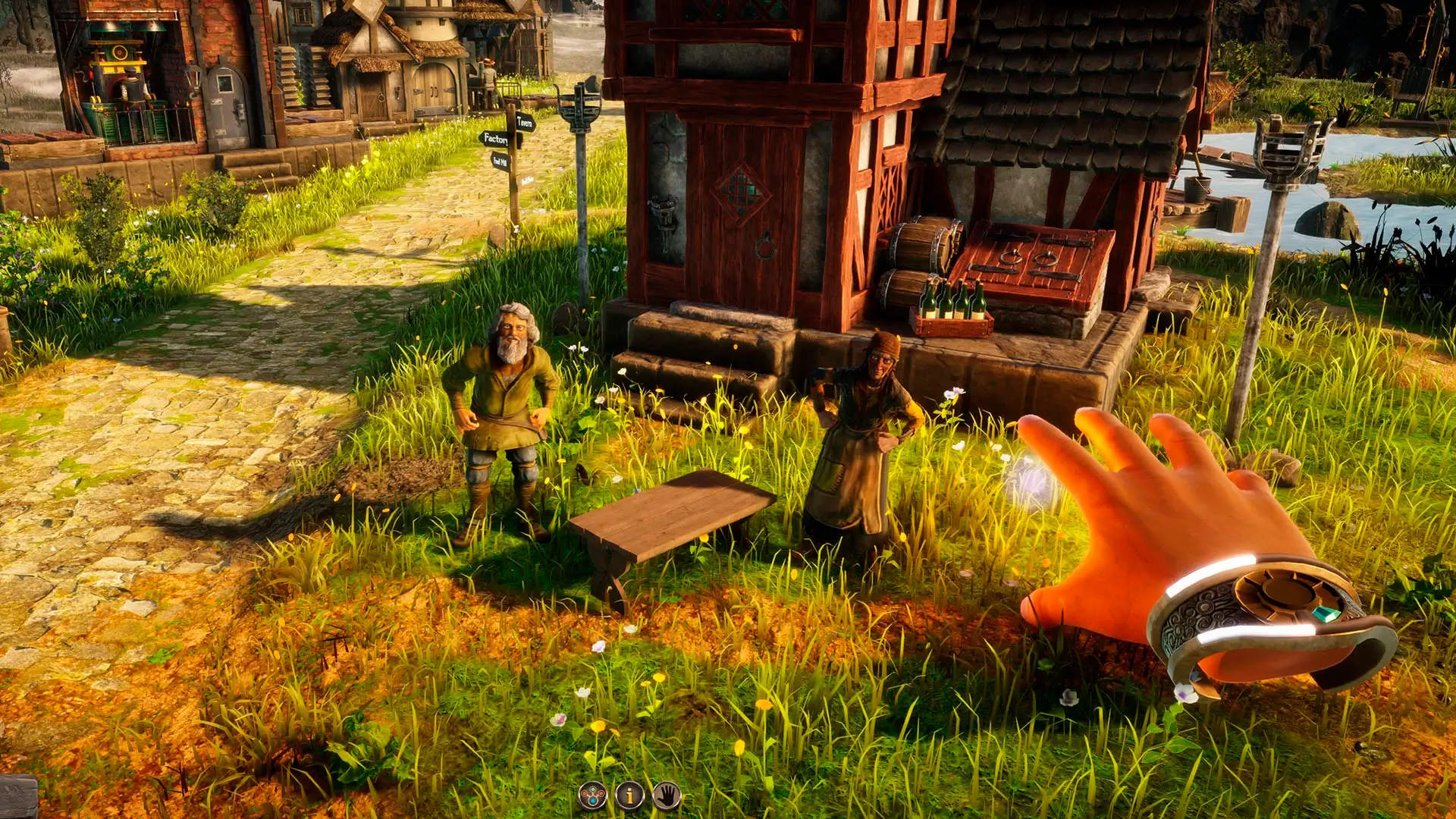Click the golden info 'i' button

tap(629, 795)
